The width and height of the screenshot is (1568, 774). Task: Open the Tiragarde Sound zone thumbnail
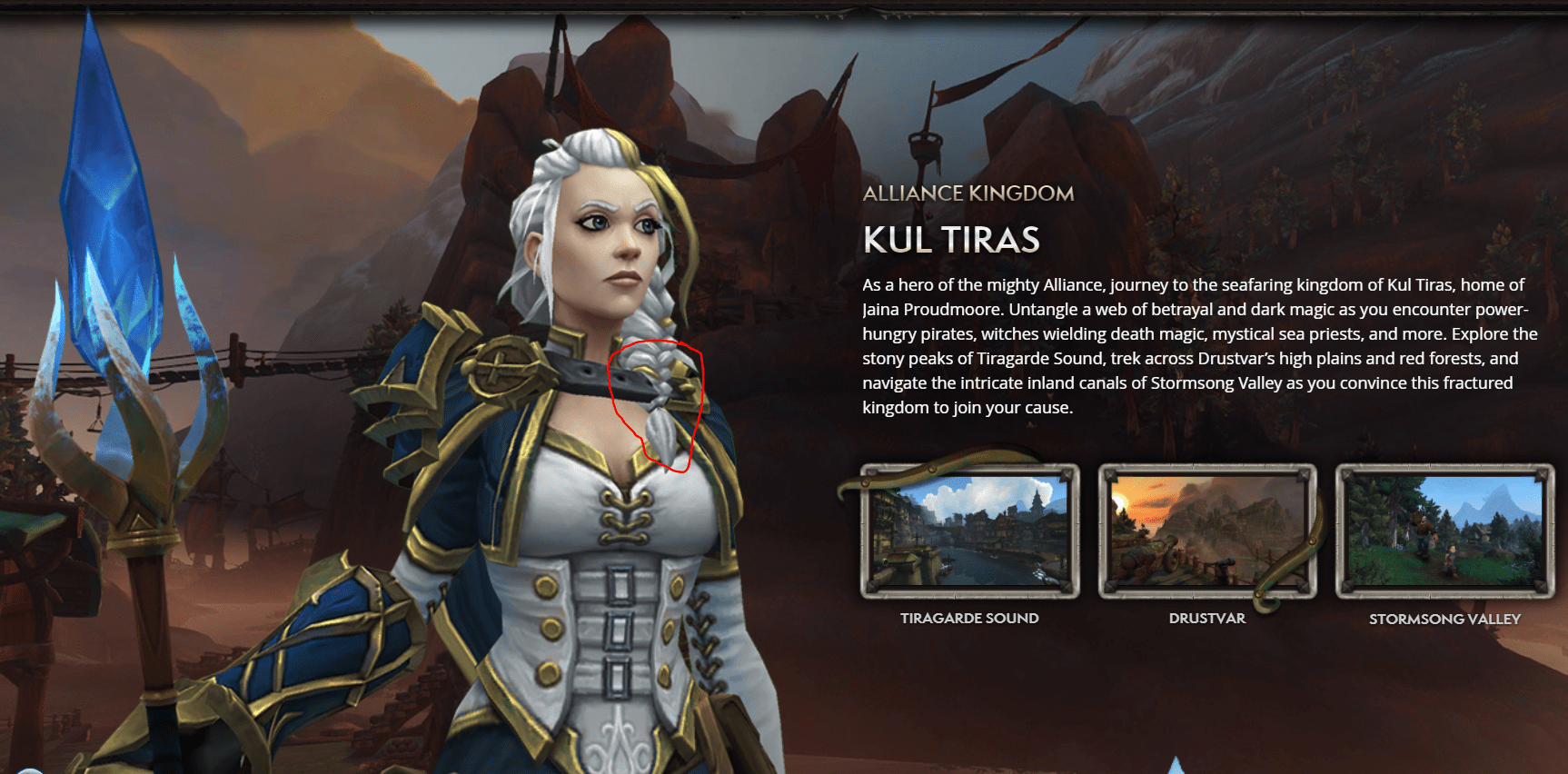(969, 531)
